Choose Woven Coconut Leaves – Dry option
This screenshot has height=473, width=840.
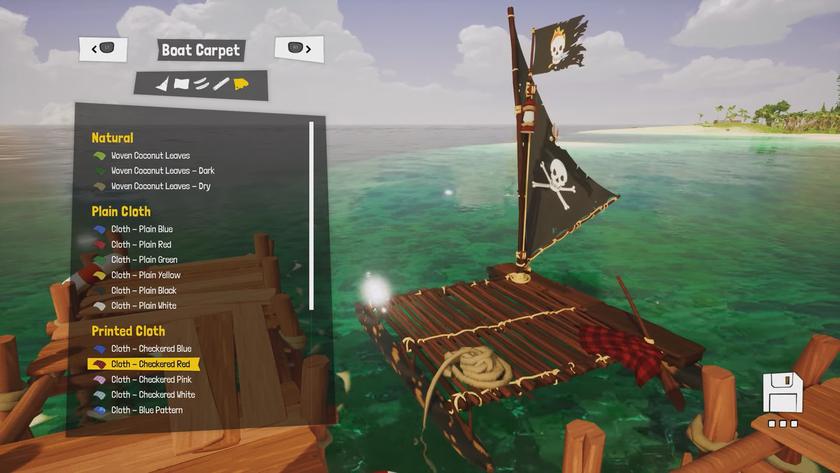(x=160, y=186)
